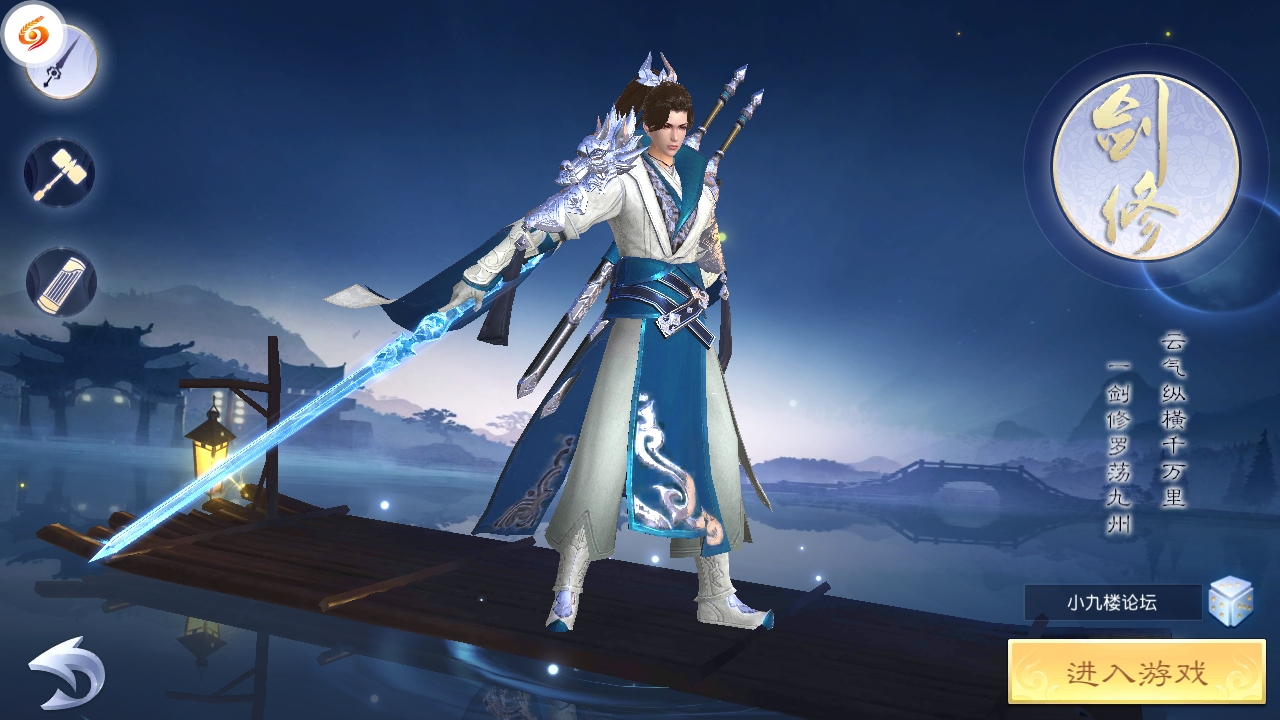Go back with the swirl arrow button
Screen dimensions: 1280x720
point(66,672)
